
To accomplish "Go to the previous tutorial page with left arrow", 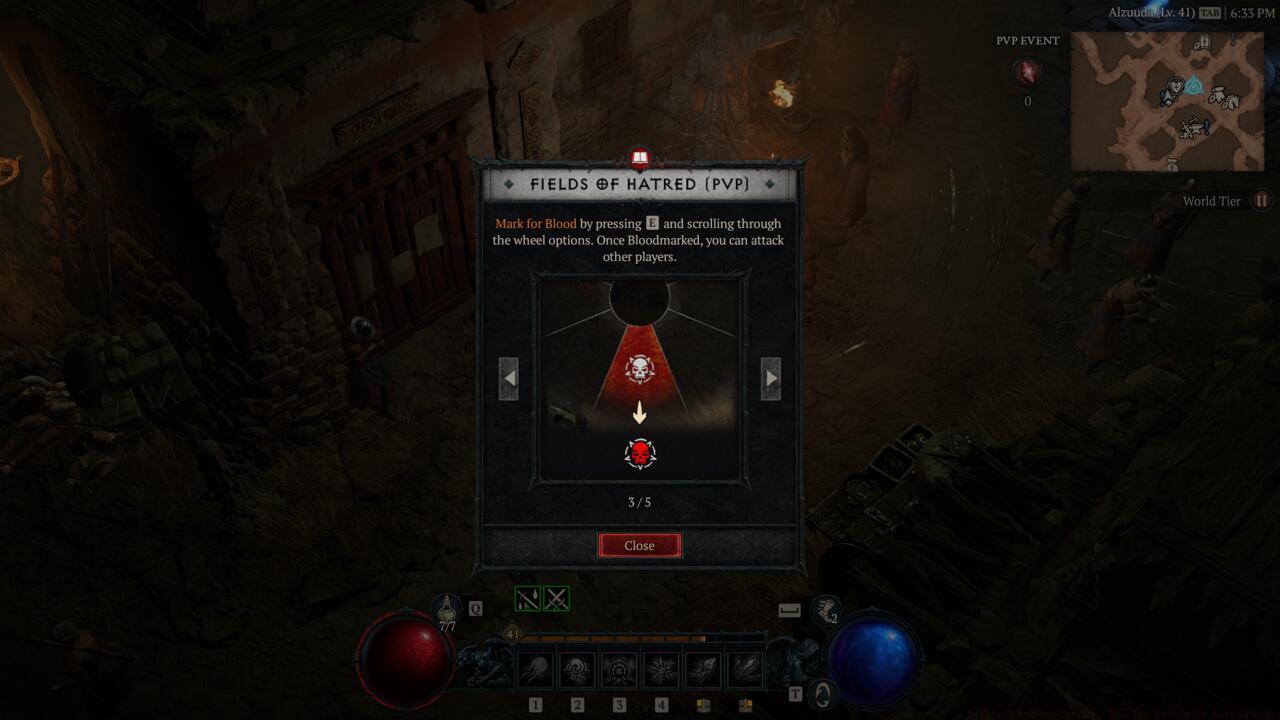I will [x=508, y=378].
